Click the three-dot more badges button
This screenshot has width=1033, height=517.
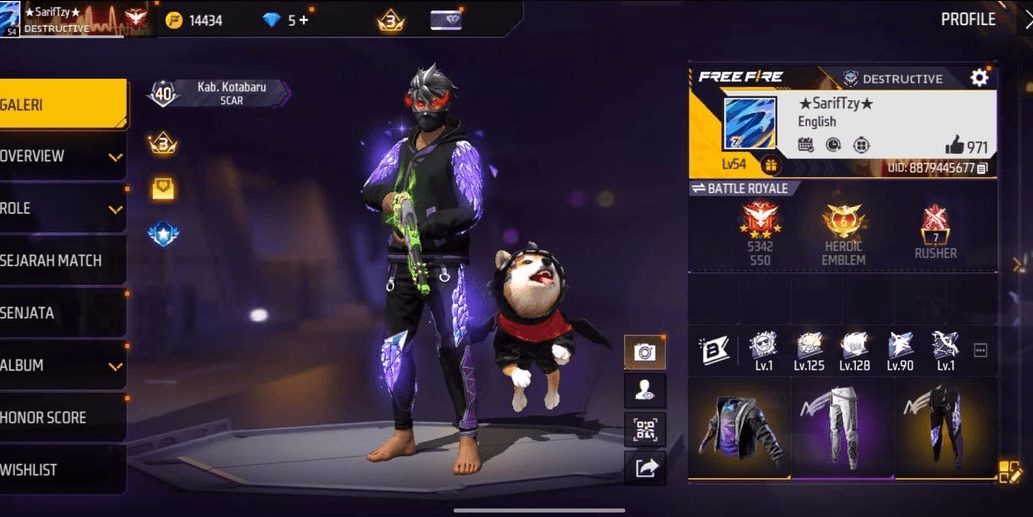(x=980, y=350)
